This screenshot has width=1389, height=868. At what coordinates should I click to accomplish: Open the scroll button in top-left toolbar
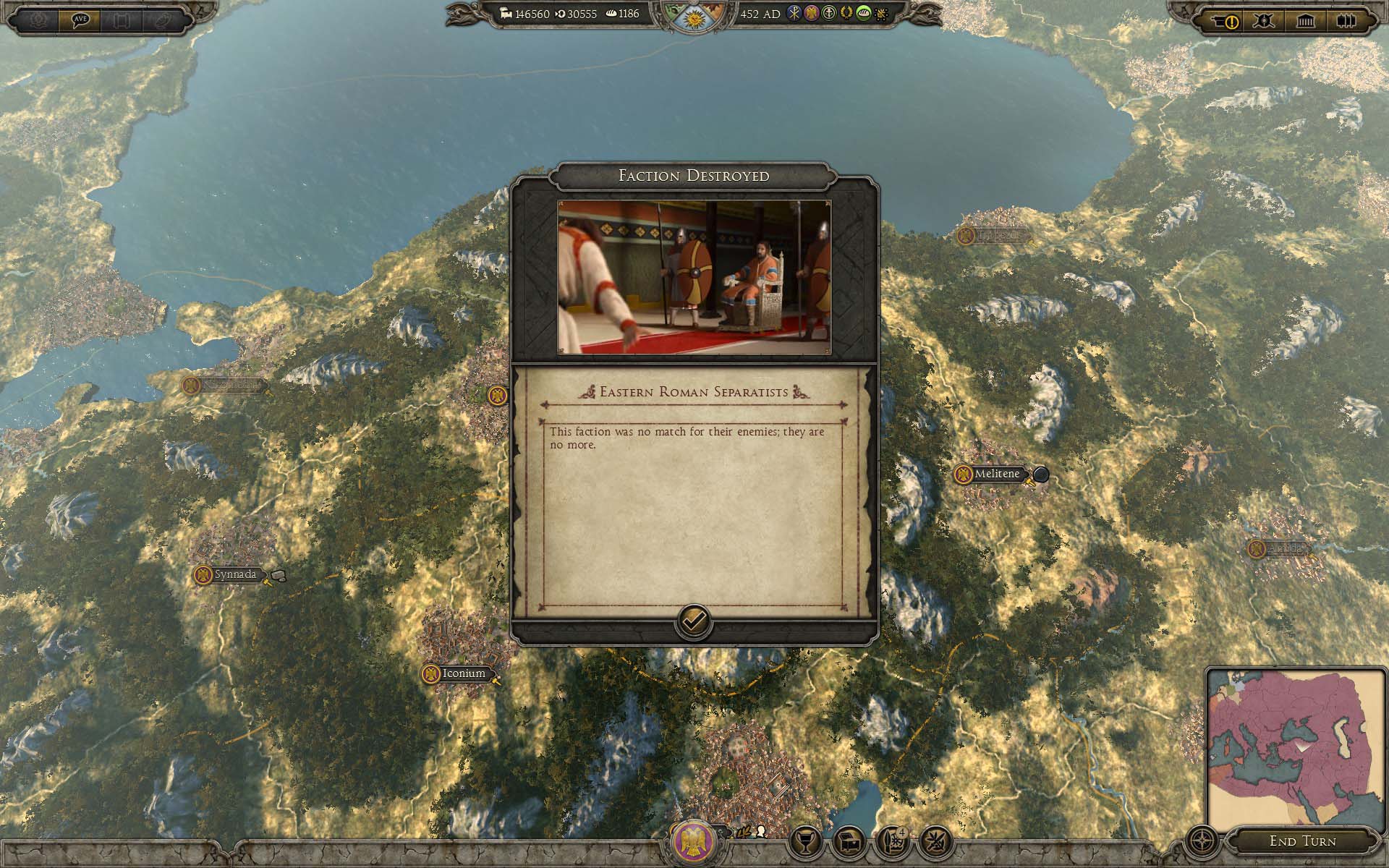pyautogui.click(x=121, y=20)
